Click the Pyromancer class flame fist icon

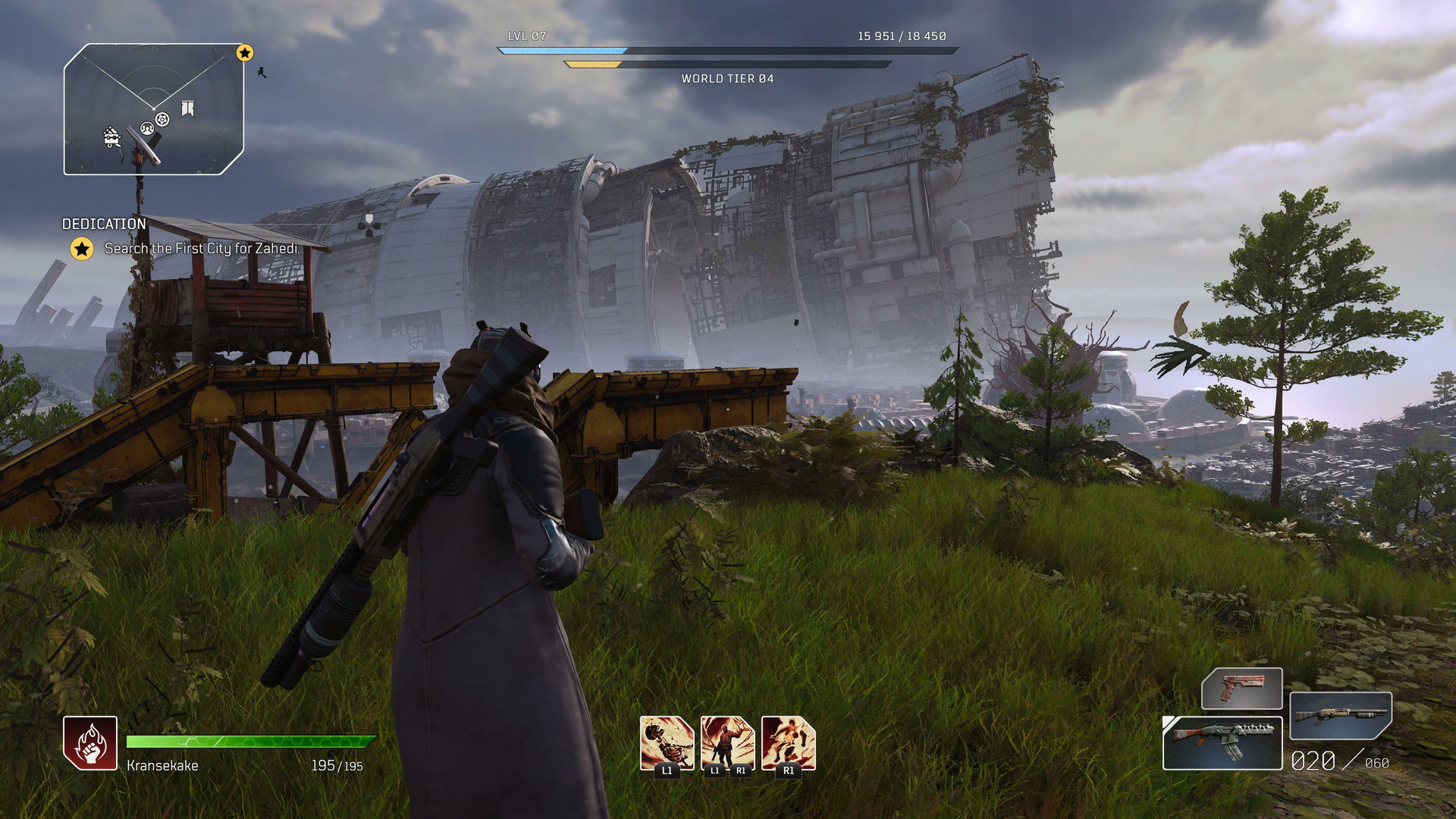pyautogui.click(x=90, y=743)
